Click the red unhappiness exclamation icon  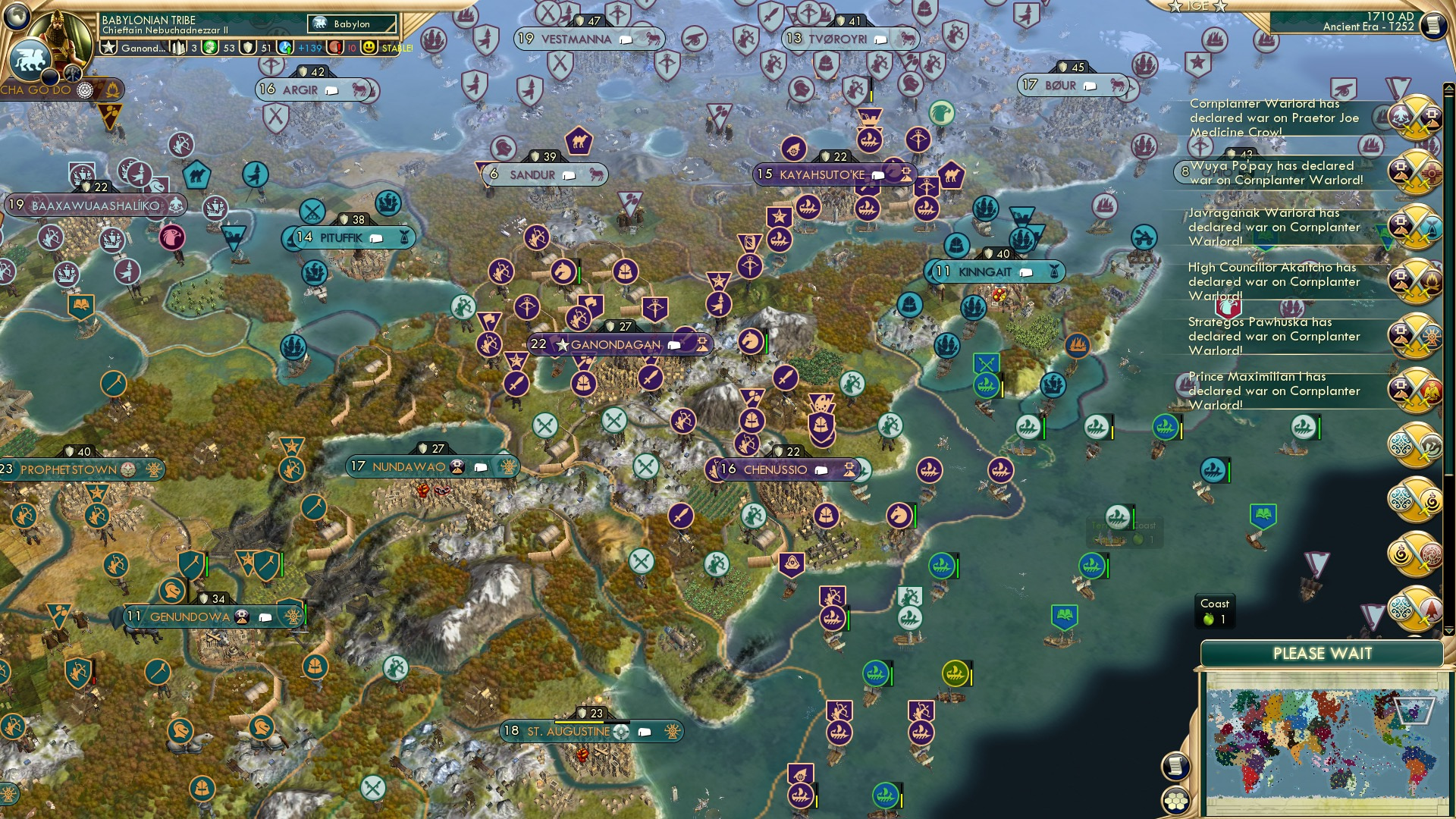(334, 47)
